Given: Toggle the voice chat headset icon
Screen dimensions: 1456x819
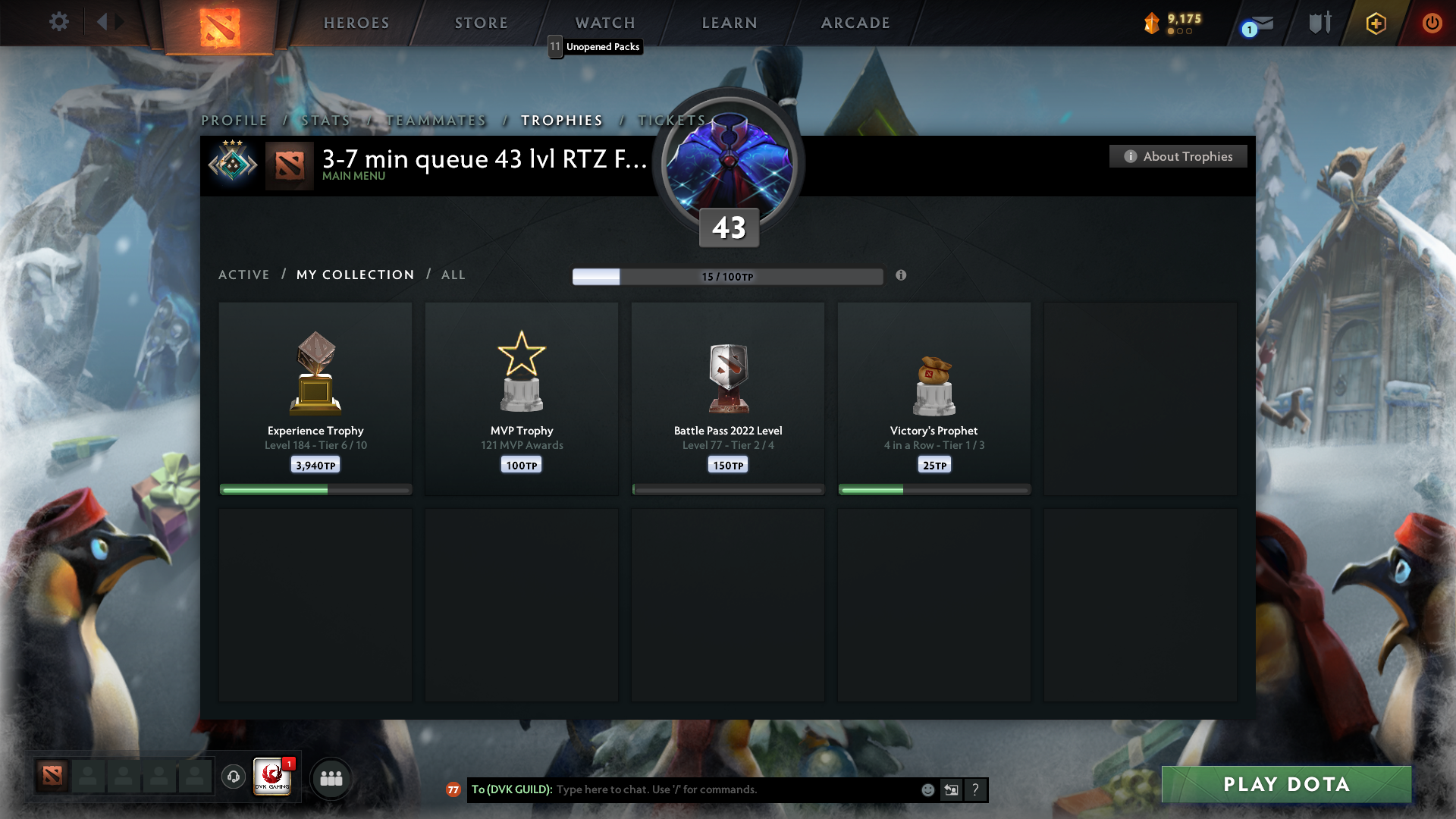Looking at the screenshot, I should [233, 777].
